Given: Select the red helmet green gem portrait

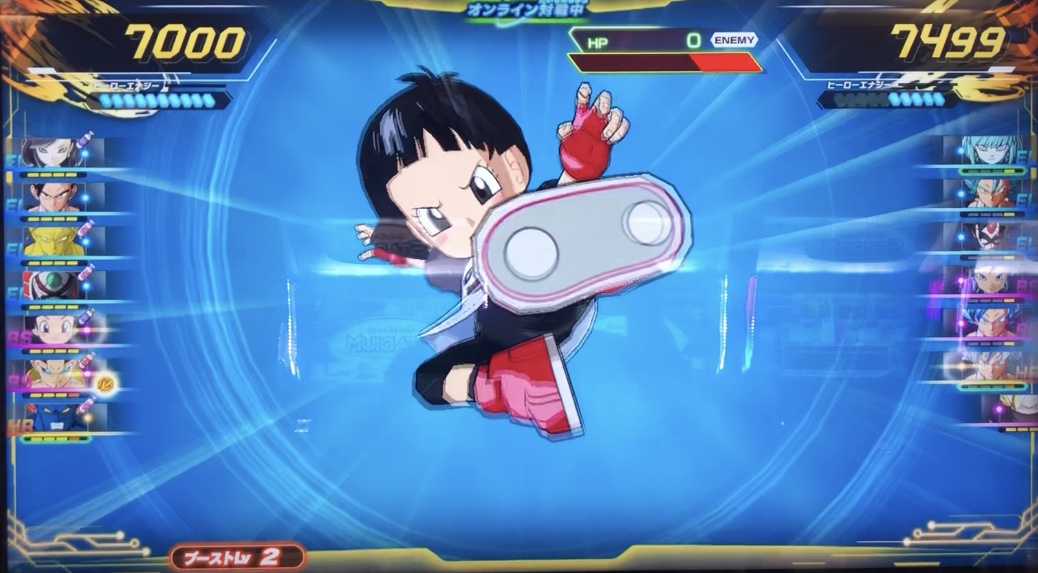Looking at the screenshot, I should (52, 285).
